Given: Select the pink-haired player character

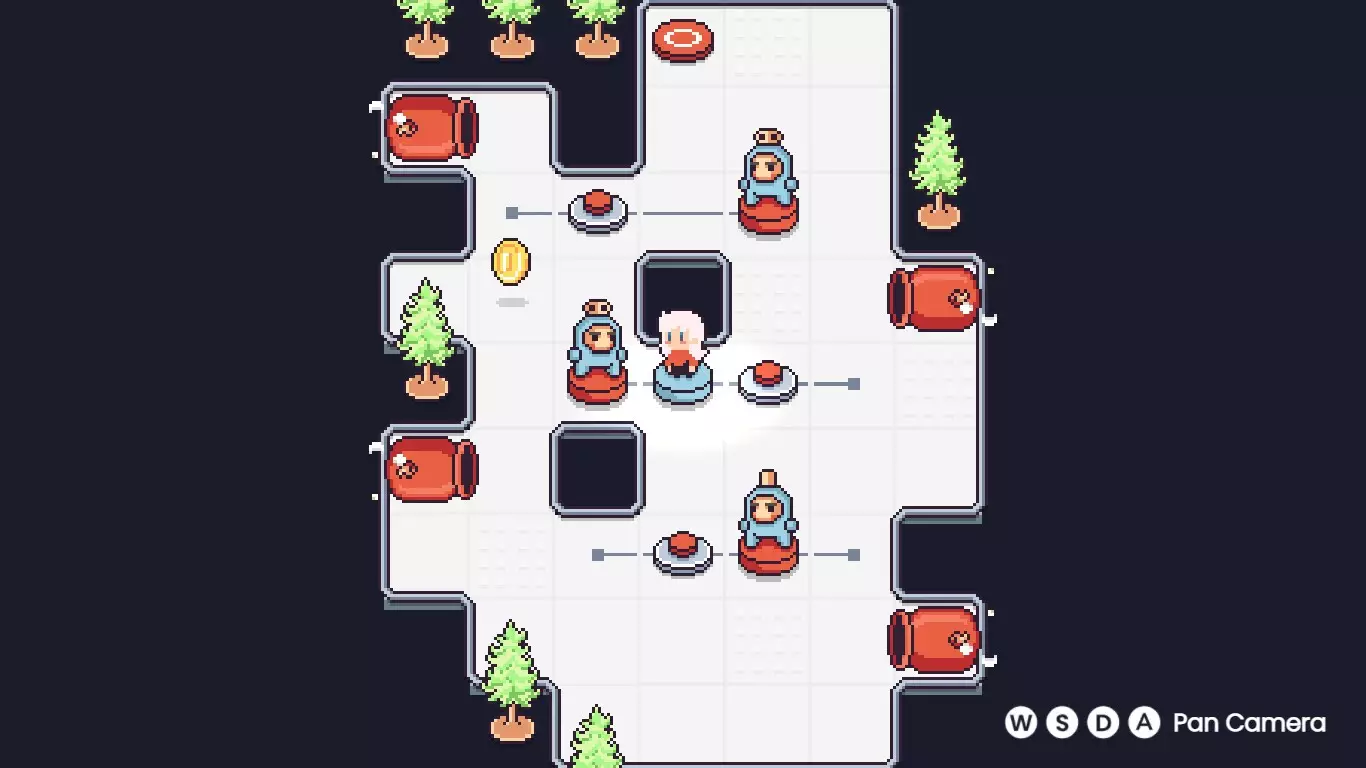Looking at the screenshot, I should tap(680, 340).
